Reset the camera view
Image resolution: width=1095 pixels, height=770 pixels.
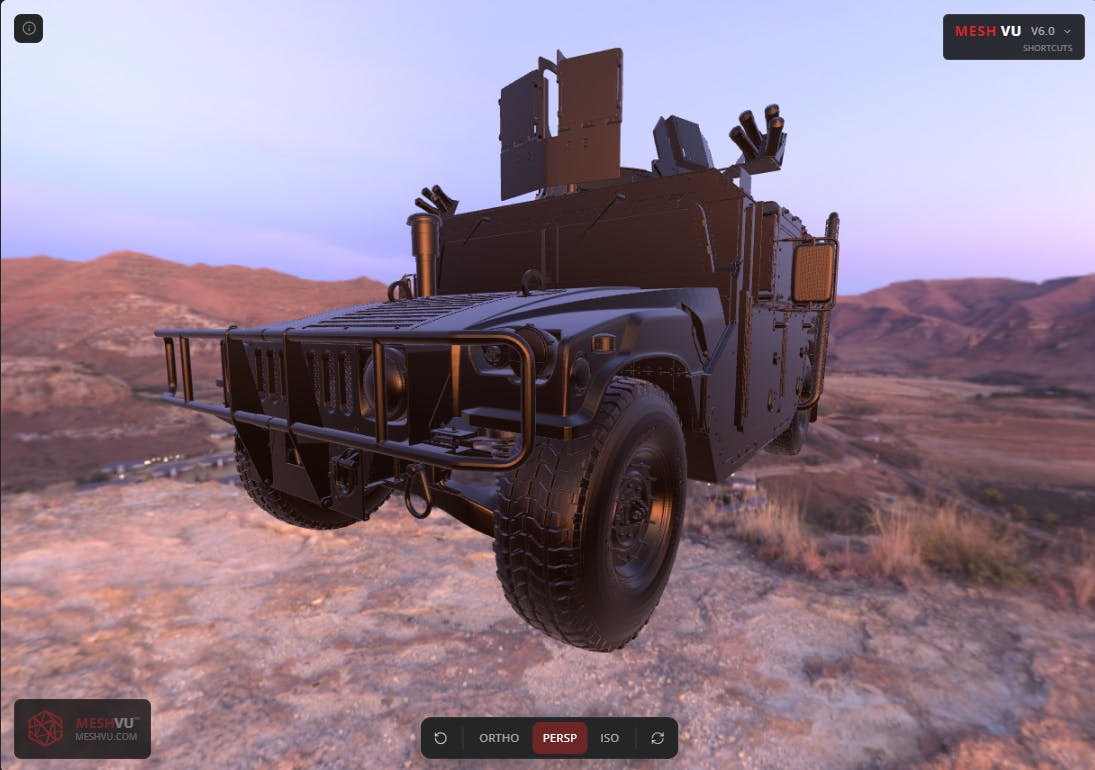click(x=441, y=738)
